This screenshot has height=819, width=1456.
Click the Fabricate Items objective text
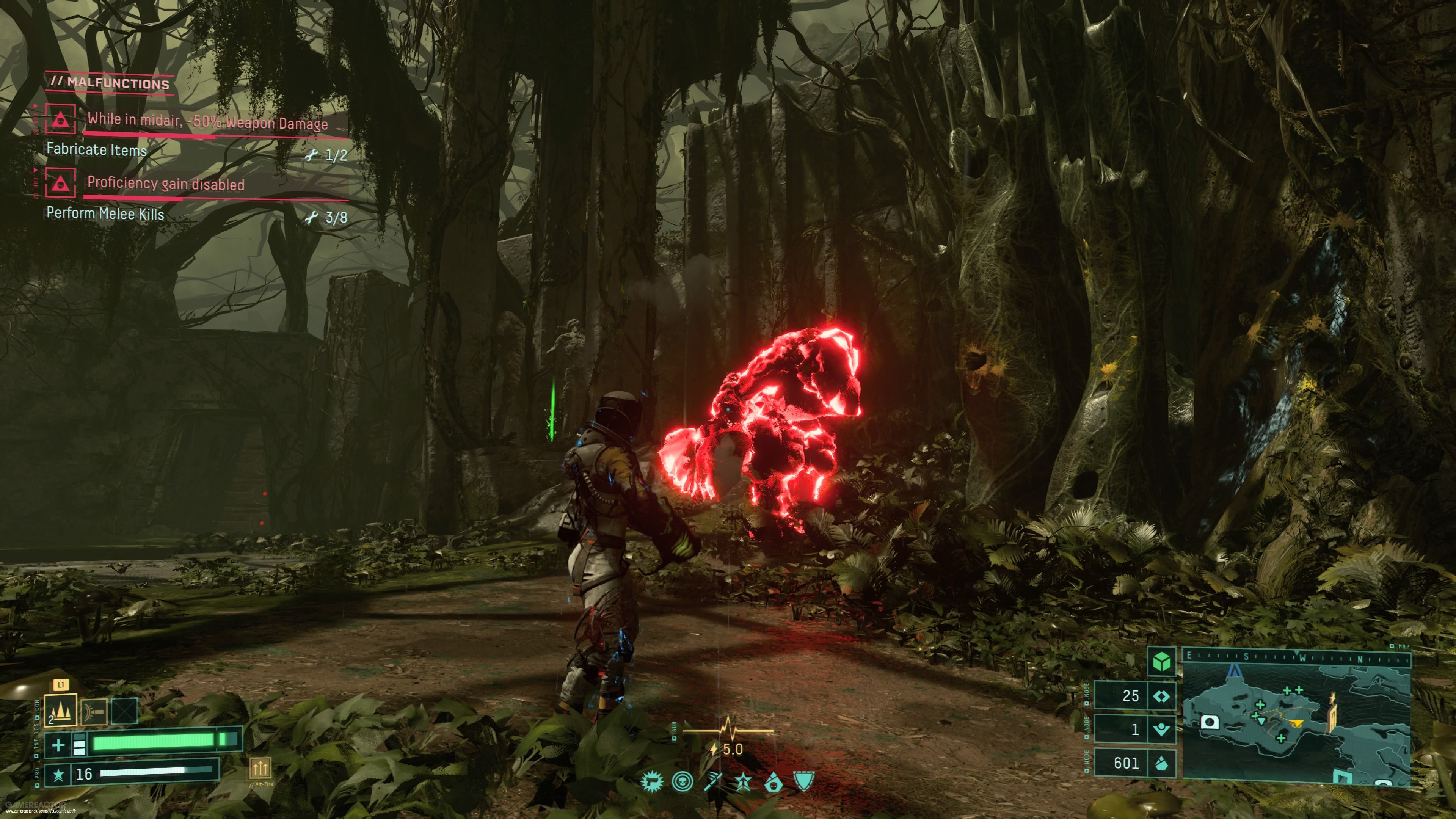click(x=96, y=151)
